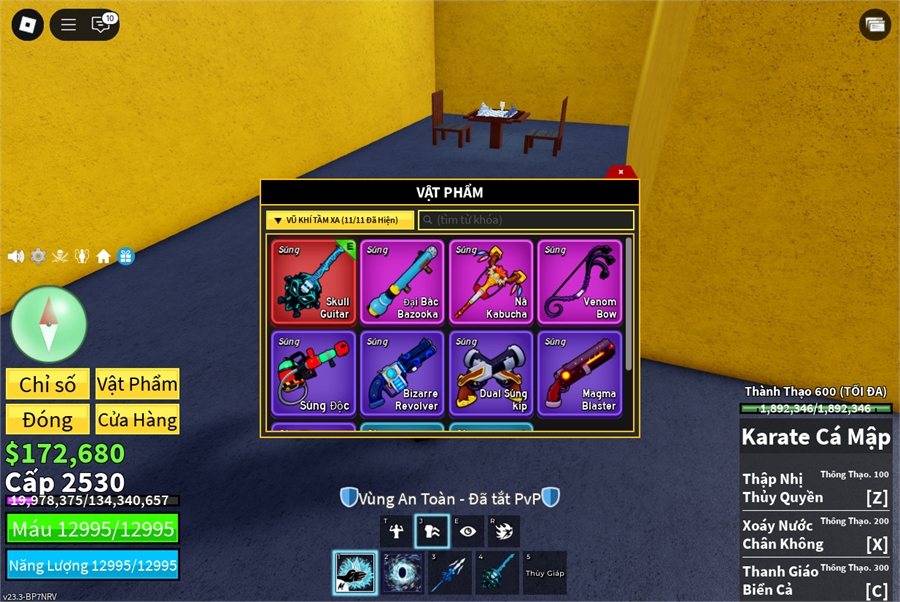900x602 pixels.
Task: Pick the Nã Kabucha gun
Action: pos(490,282)
